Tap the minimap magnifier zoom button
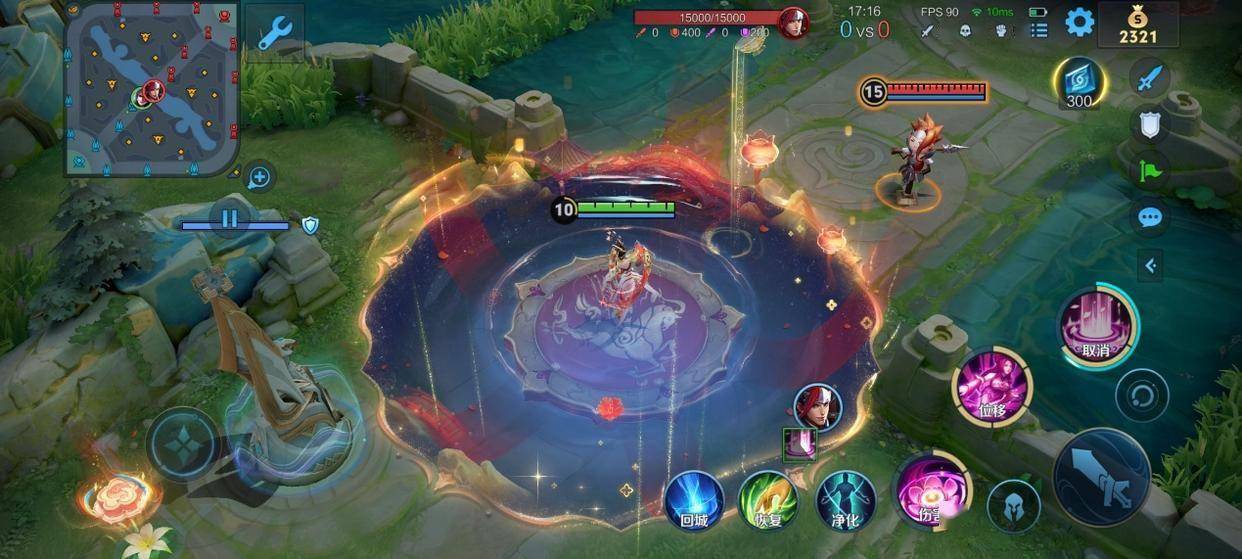Viewport: 1242px width, 559px height. (259, 178)
